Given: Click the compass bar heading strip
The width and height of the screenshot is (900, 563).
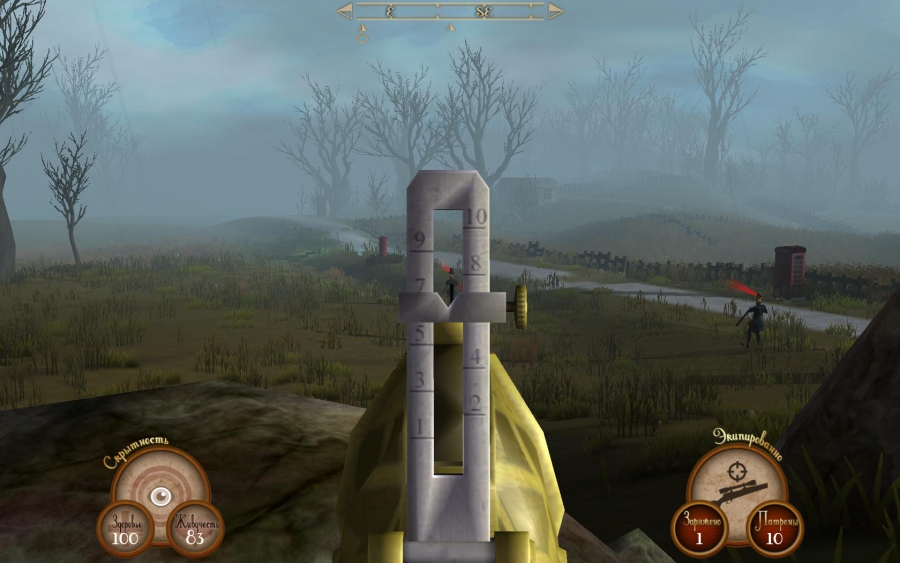Looking at the screenshot, I should pyautogui.click(x=450, y=11).
